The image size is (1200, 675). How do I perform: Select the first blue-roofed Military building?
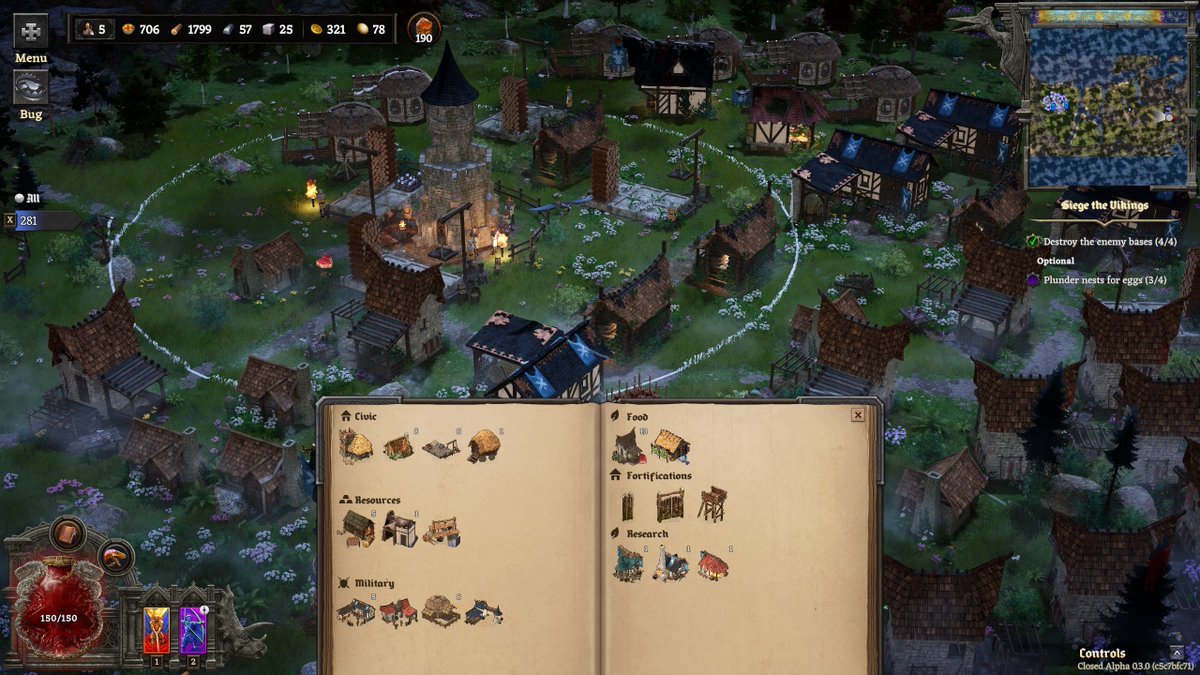[x=355, y=611]
